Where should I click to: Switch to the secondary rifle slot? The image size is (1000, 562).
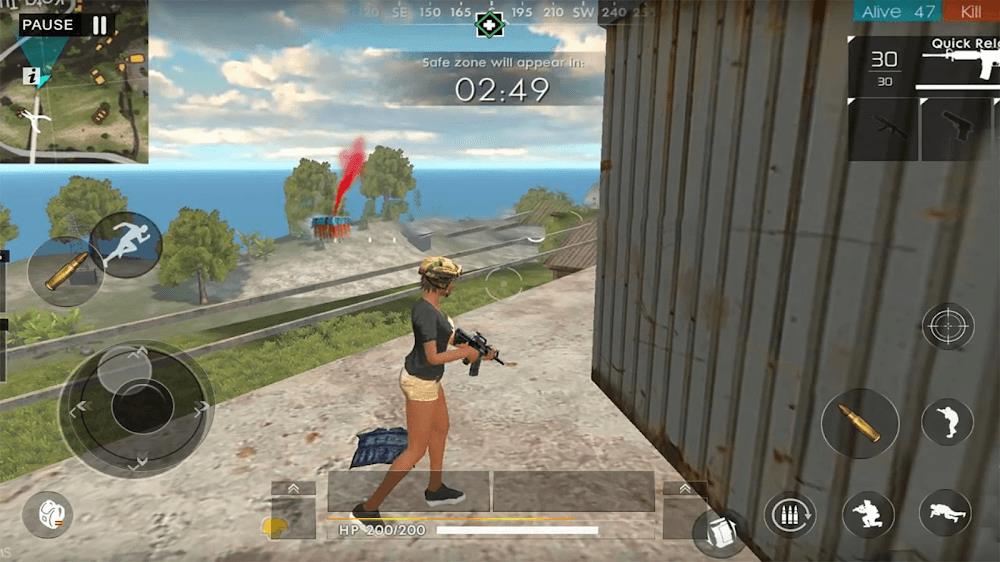click(x=883, y=128)
